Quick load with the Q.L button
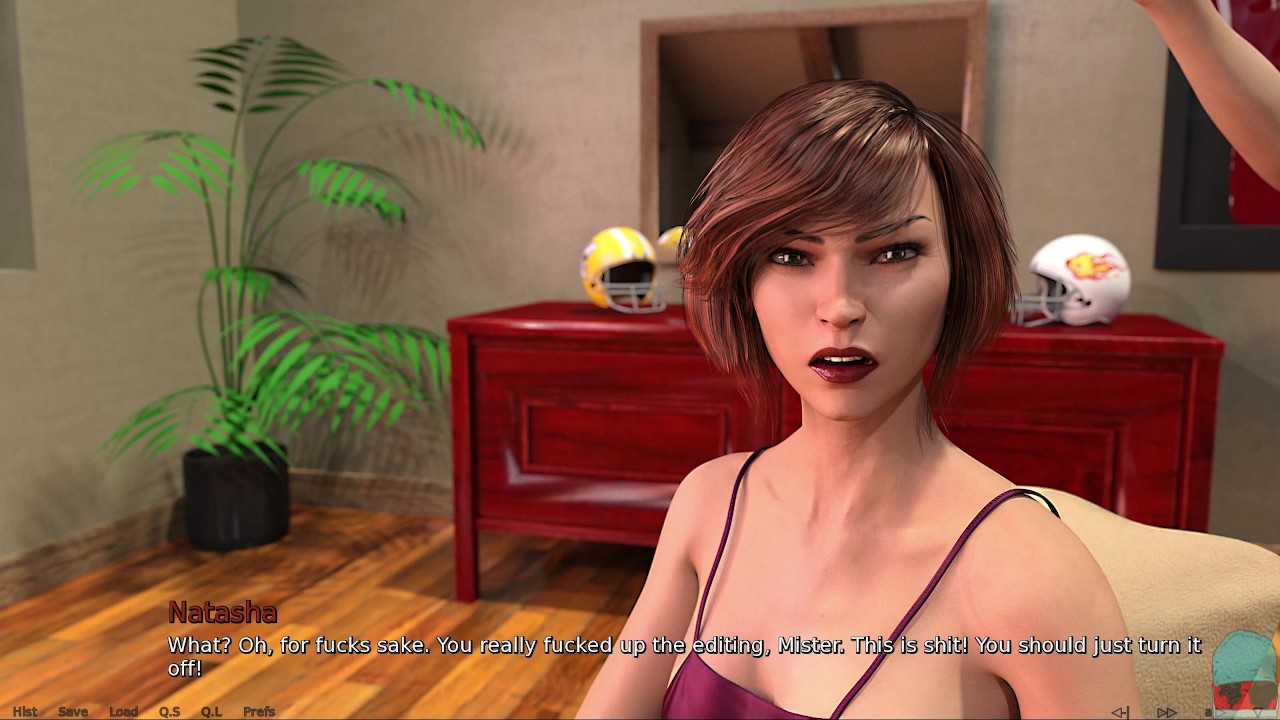The width and height of the screenshot is (1280, 720). click(x=211, y=712)
